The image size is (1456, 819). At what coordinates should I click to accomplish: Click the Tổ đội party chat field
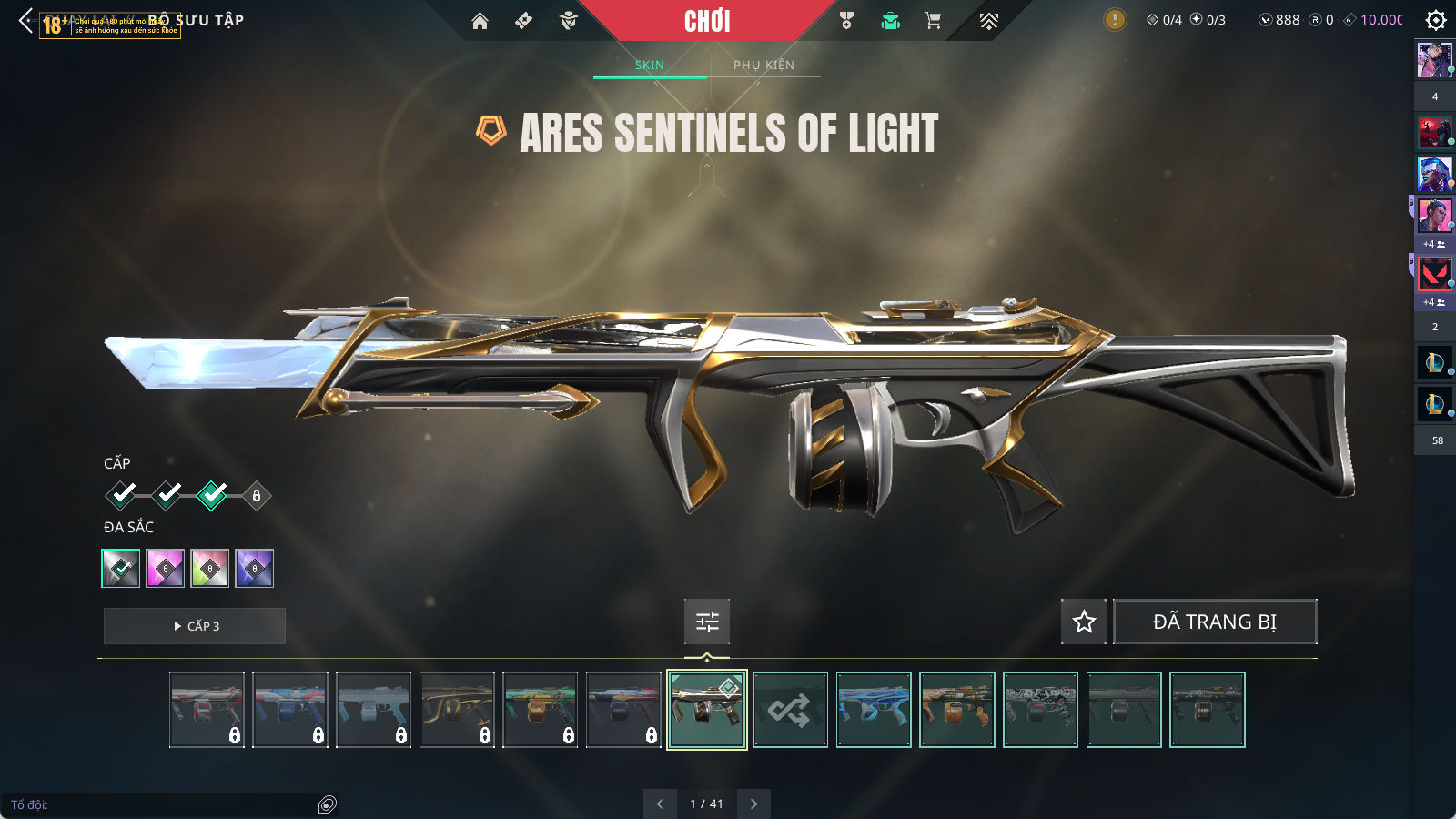click(x=164, y=804)
